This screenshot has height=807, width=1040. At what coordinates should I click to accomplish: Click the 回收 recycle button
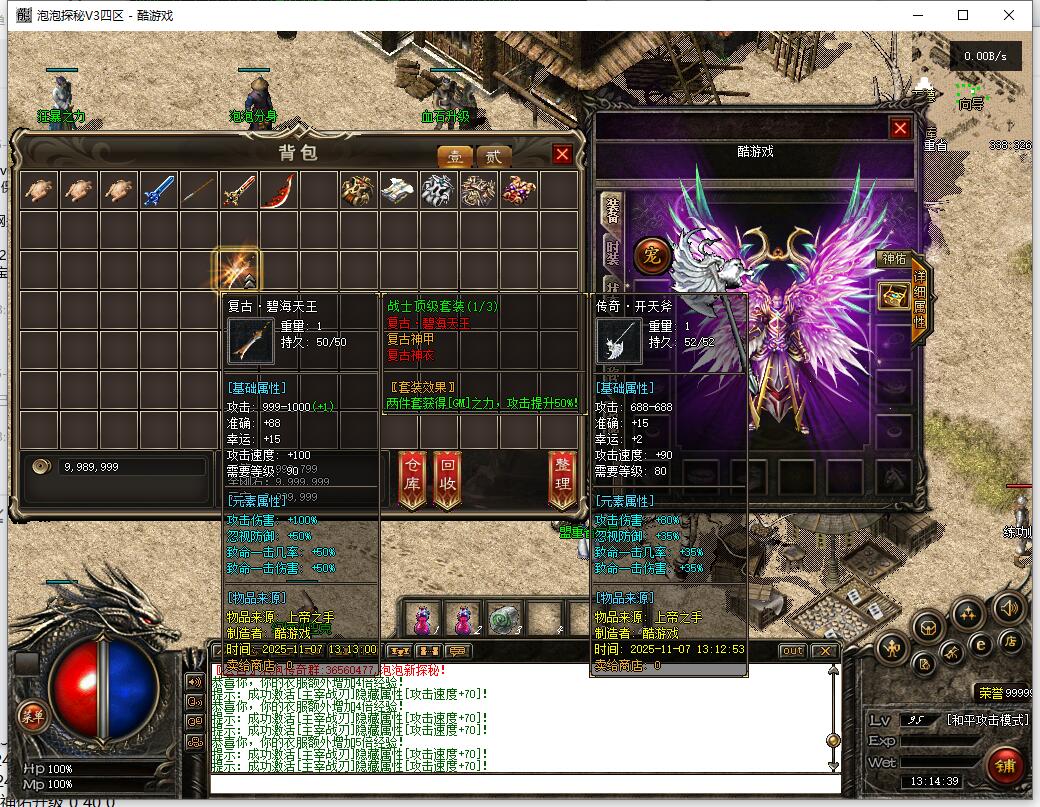[x=447, y=480]
